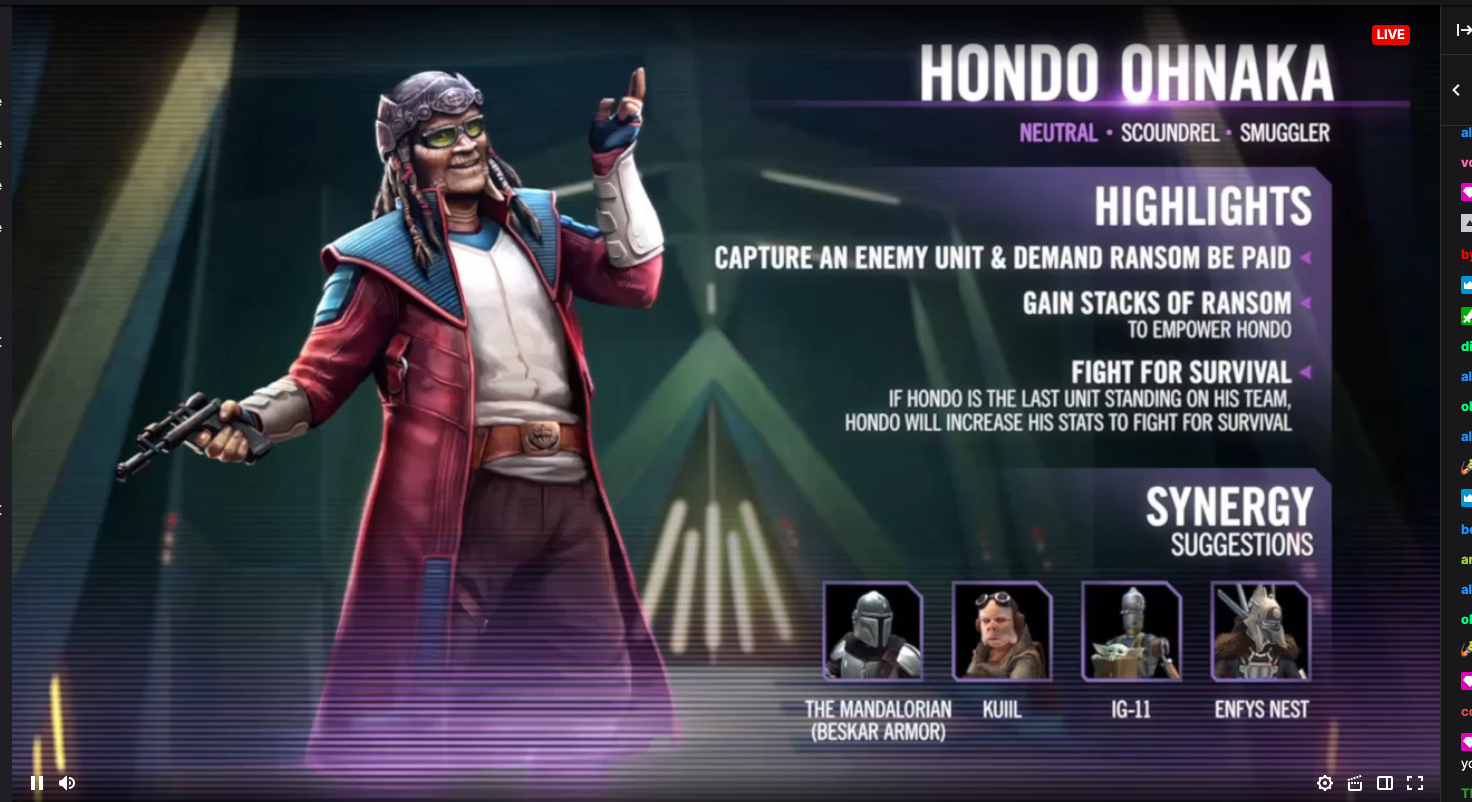The image size is (1472, 802).
Task: Mute the stream with the speaker icon
Action: tap(66, 783)
